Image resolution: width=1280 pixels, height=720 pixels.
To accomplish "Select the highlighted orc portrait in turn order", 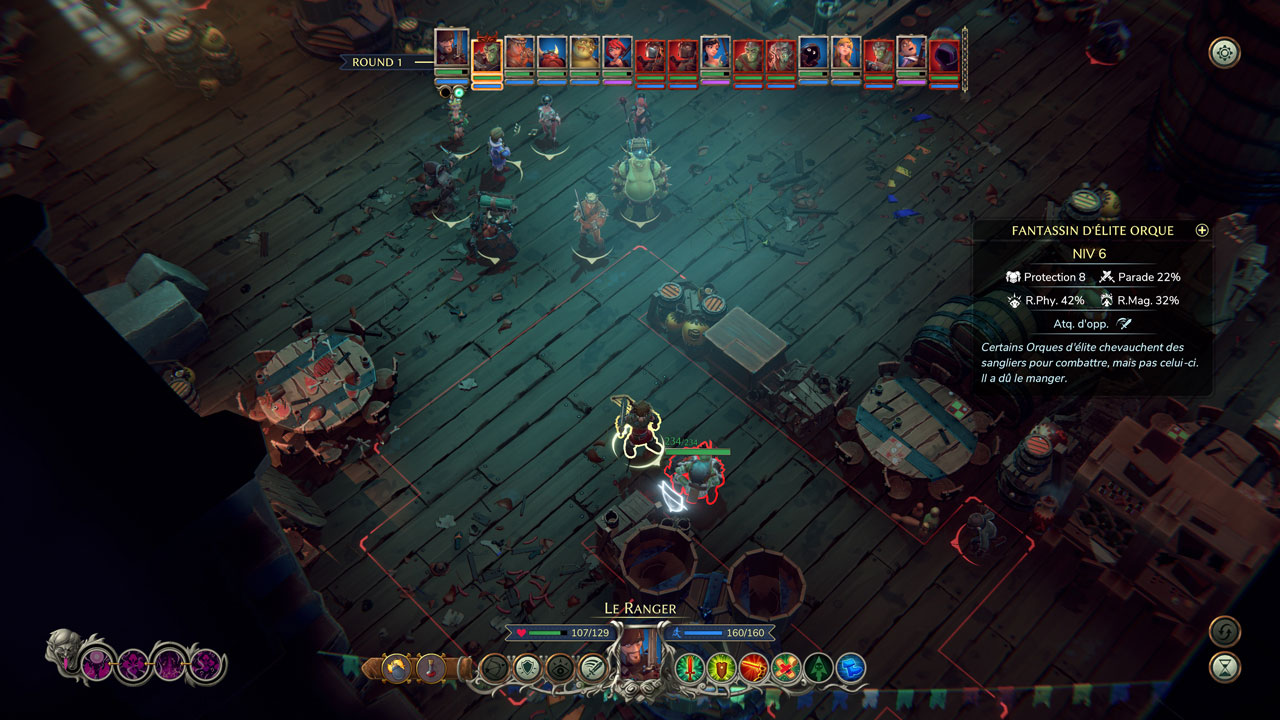I will click(487, 54).
